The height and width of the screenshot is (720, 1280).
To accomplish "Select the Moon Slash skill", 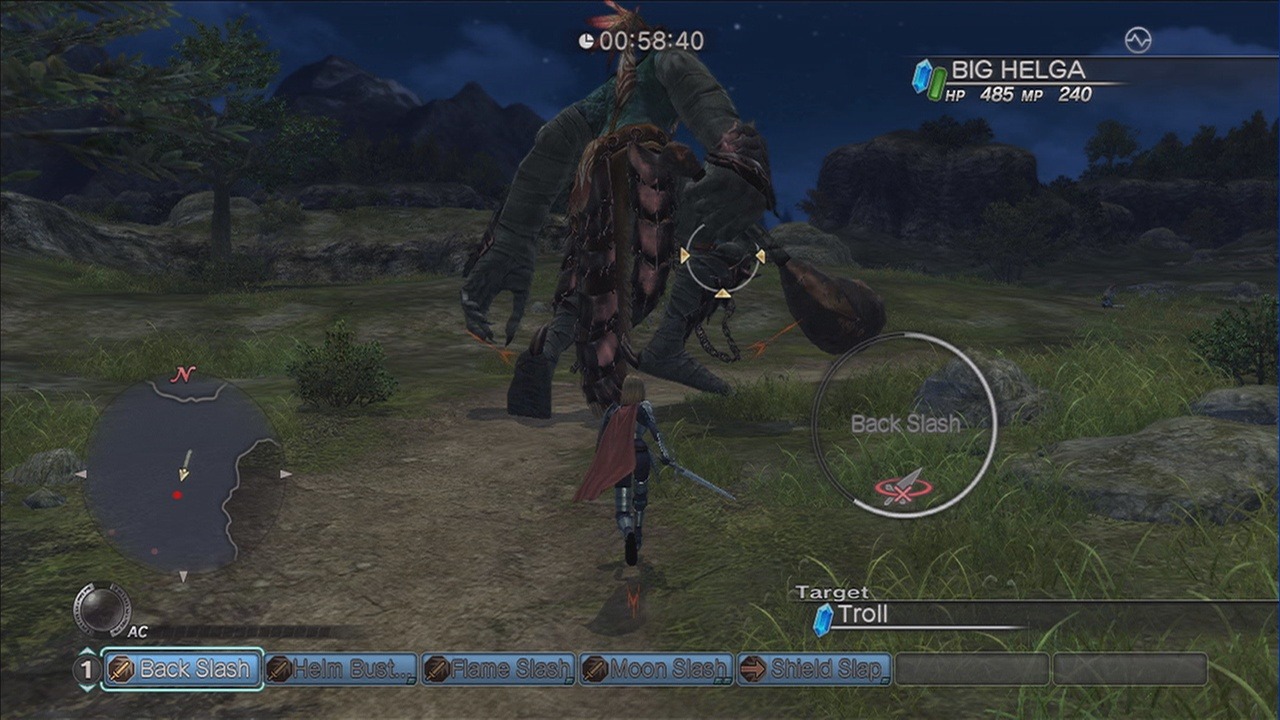I will coord(657,669).
